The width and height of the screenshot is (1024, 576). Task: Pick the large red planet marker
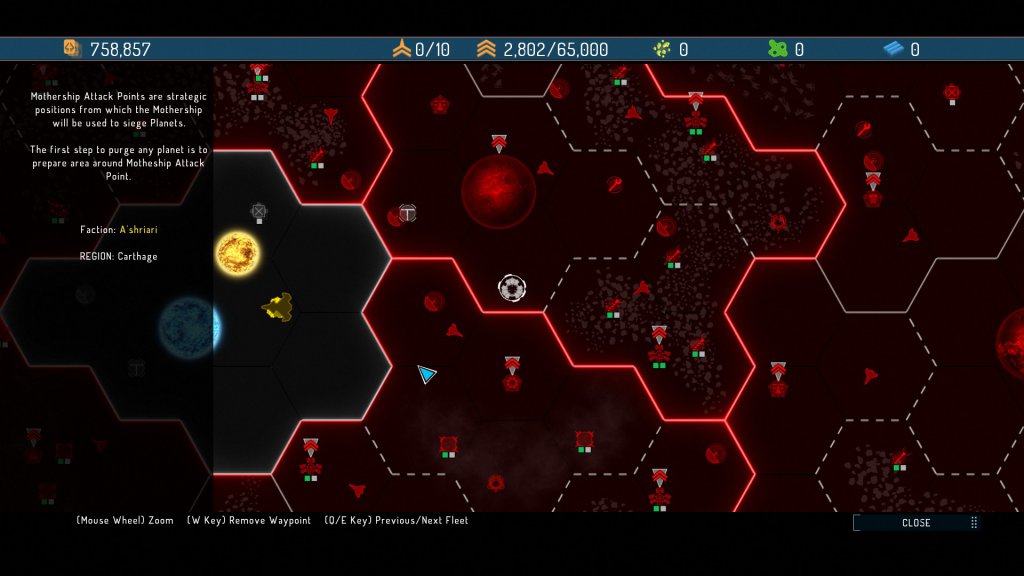(x=498, y=191)
